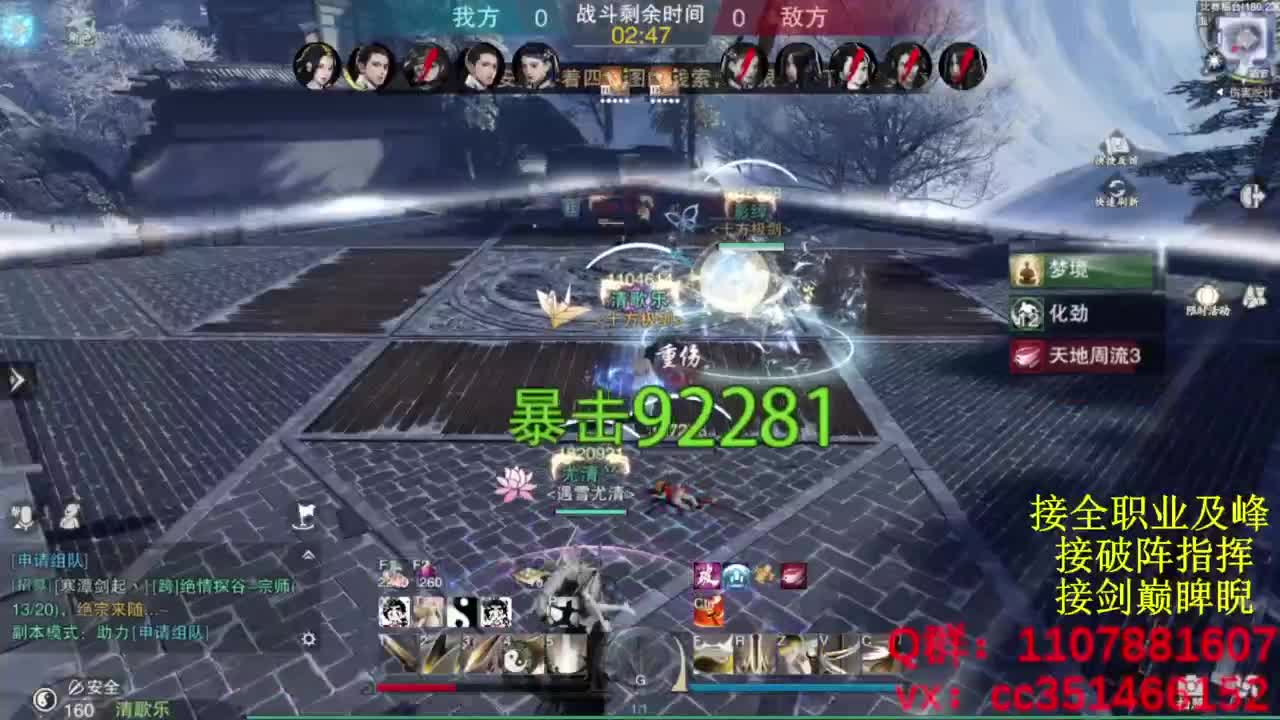Click the voice microphone icon above the chat

(x=22, y=517)
